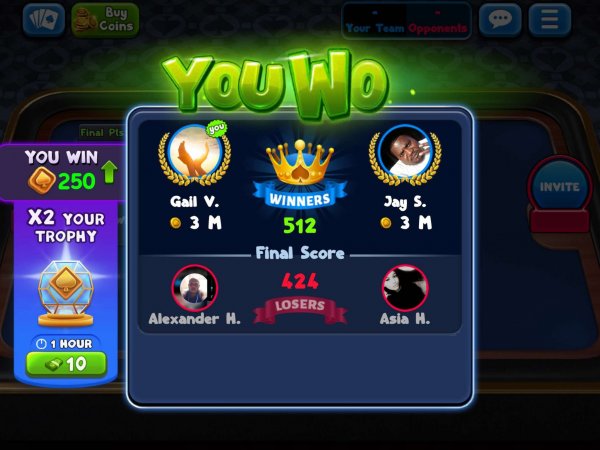Image resolution: width=600 pixels, height=450 pixels.
Task: View Gail V.'s profile avatar
Action: tap(194, 154)
